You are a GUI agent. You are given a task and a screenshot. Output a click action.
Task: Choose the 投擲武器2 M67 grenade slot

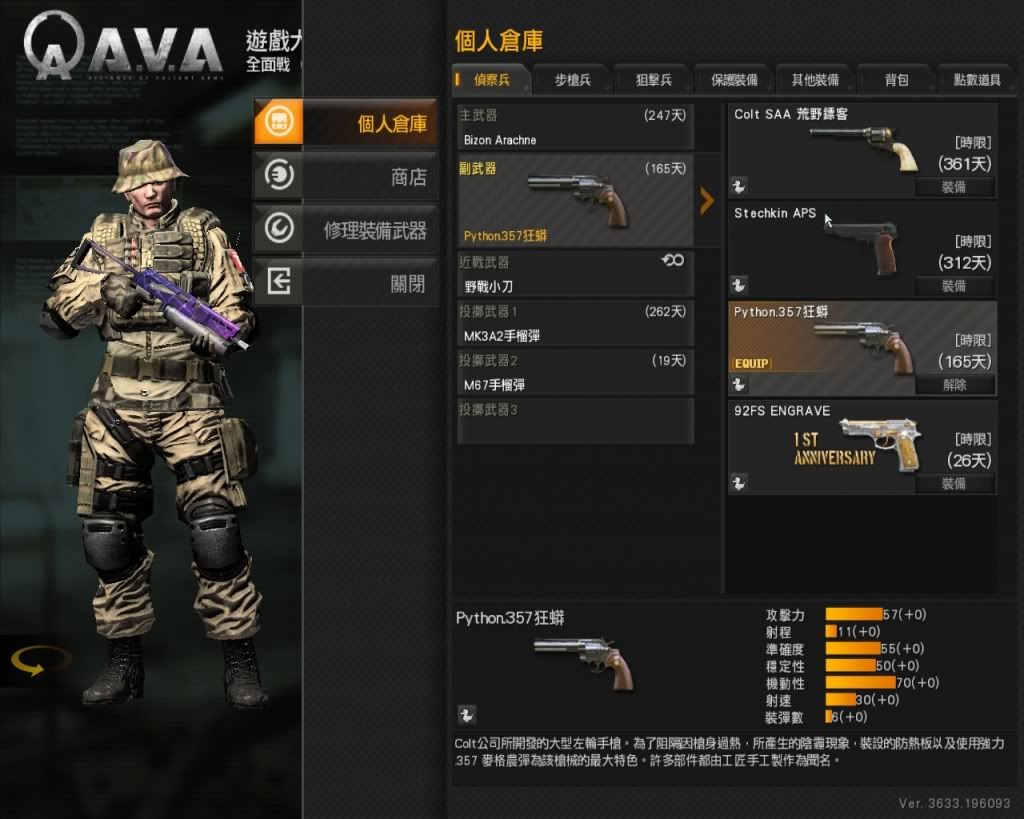pyautogui.click(x=575, y=373)
